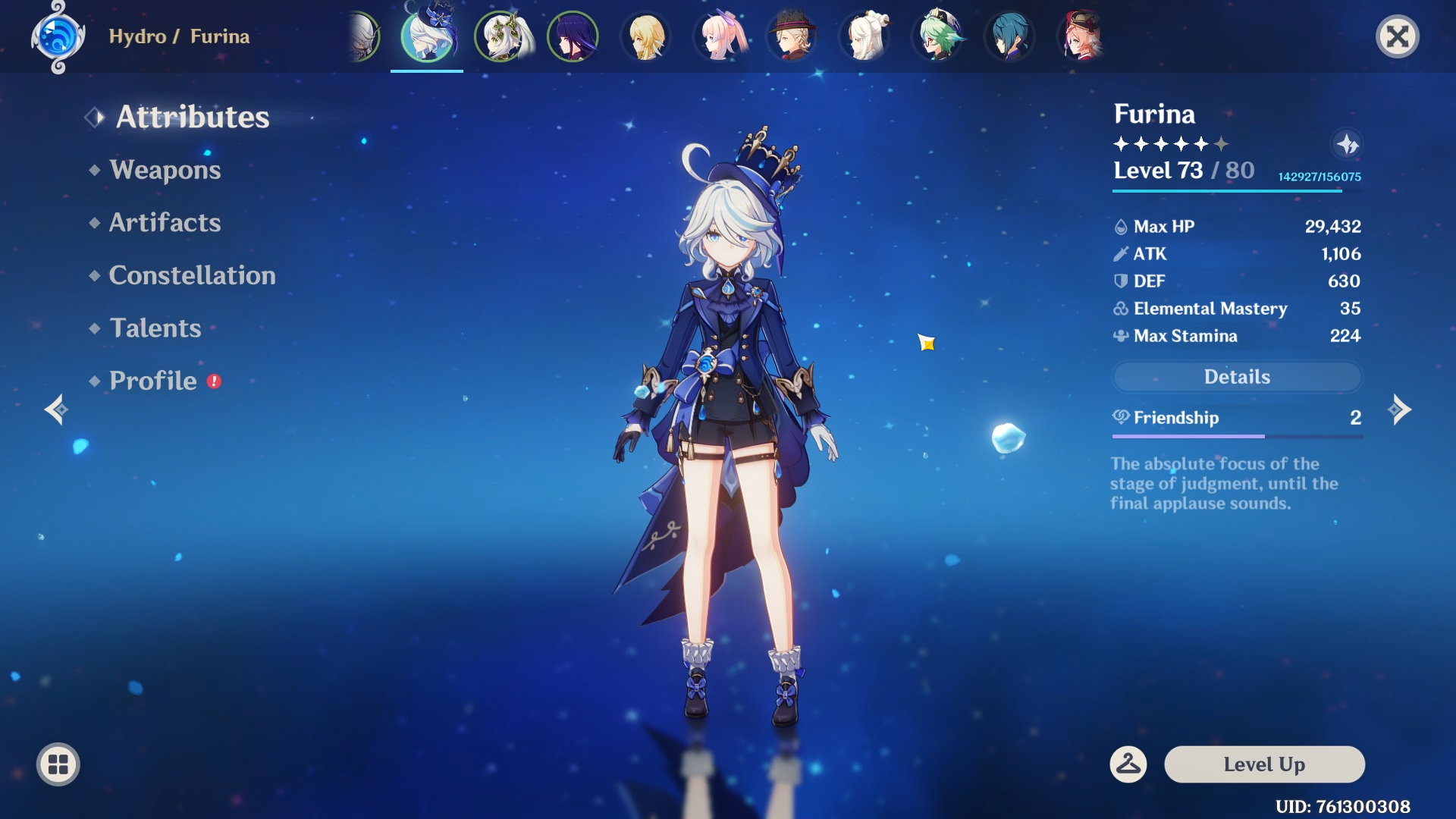Select the Elemental Mastery stat icon
This screenshot has height=819, width=1456.
[1120, 309]
